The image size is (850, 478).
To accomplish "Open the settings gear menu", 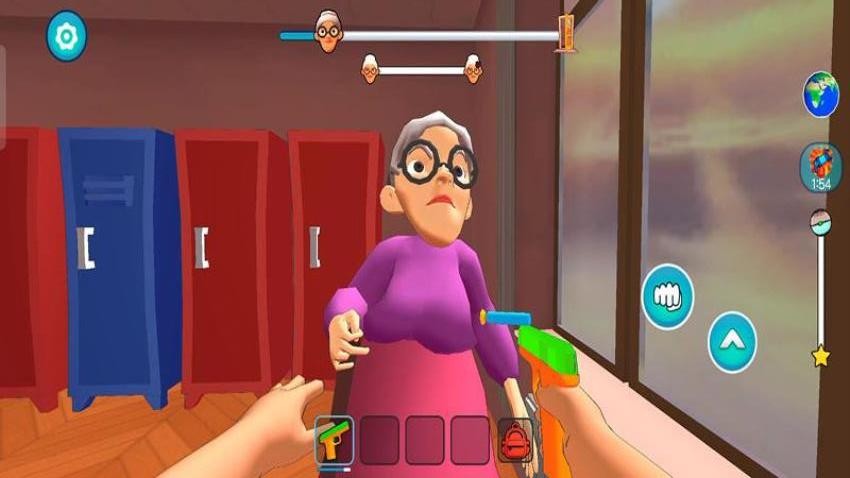I will (67, 36).
